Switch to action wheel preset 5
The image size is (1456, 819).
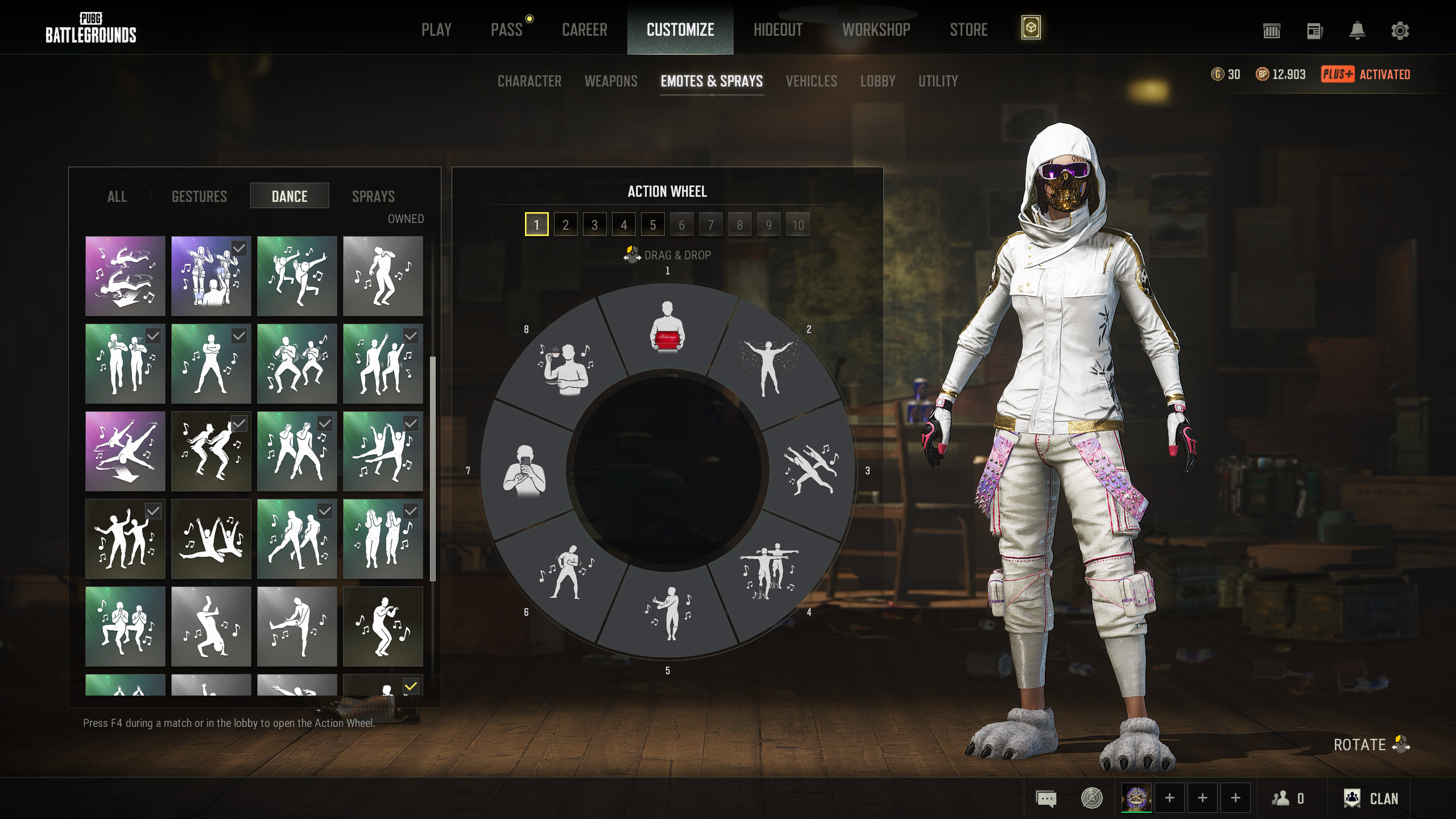(652, 225)
